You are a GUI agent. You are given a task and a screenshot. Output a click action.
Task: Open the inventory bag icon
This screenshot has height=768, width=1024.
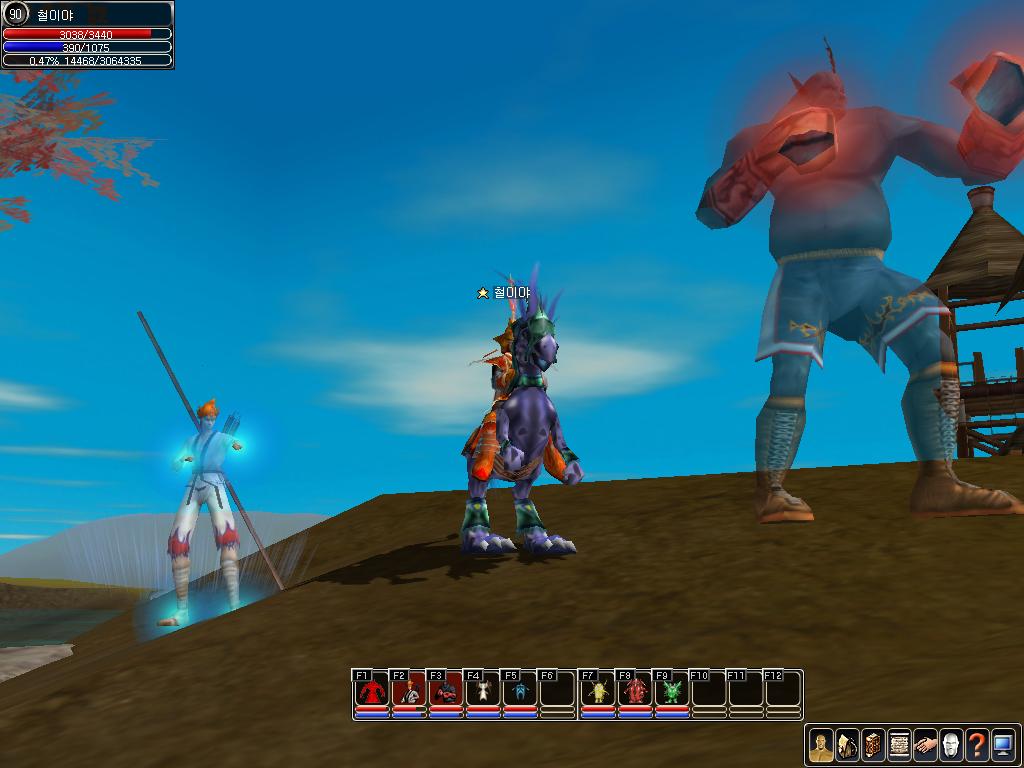click(x=847, y=745)
